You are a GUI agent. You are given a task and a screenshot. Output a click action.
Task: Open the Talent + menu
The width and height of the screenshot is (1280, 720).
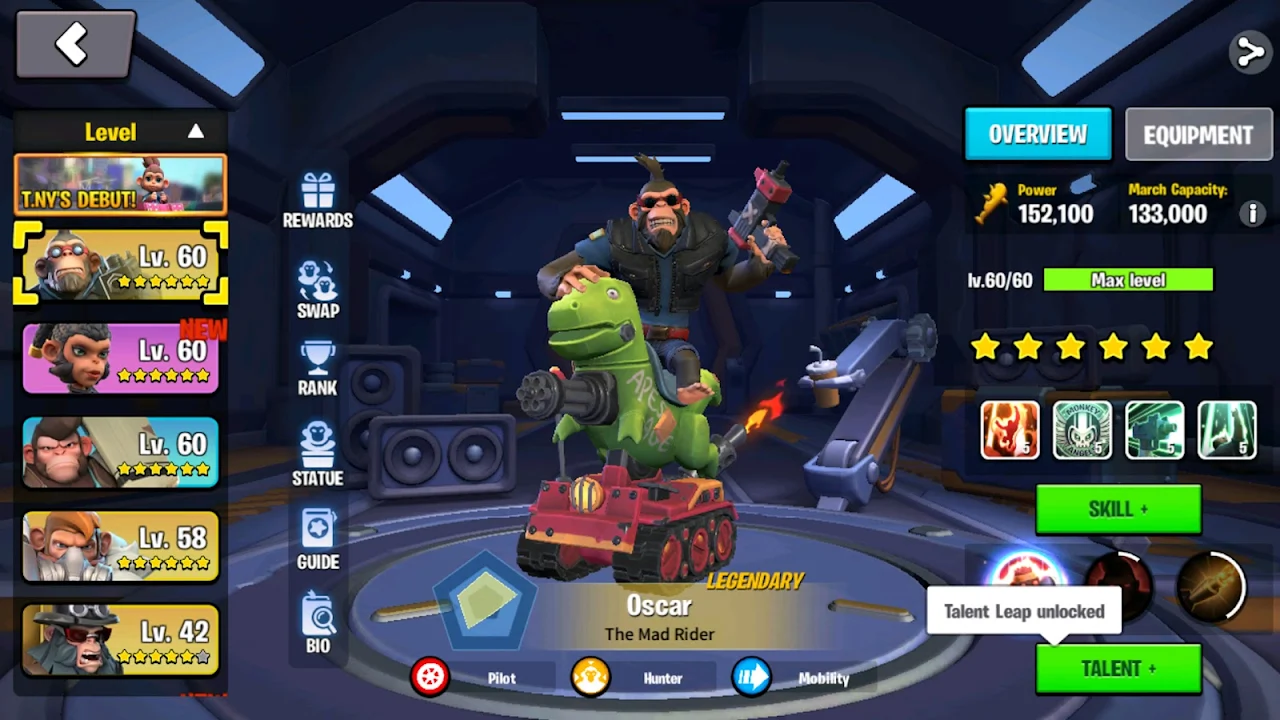coord(1118,669)
